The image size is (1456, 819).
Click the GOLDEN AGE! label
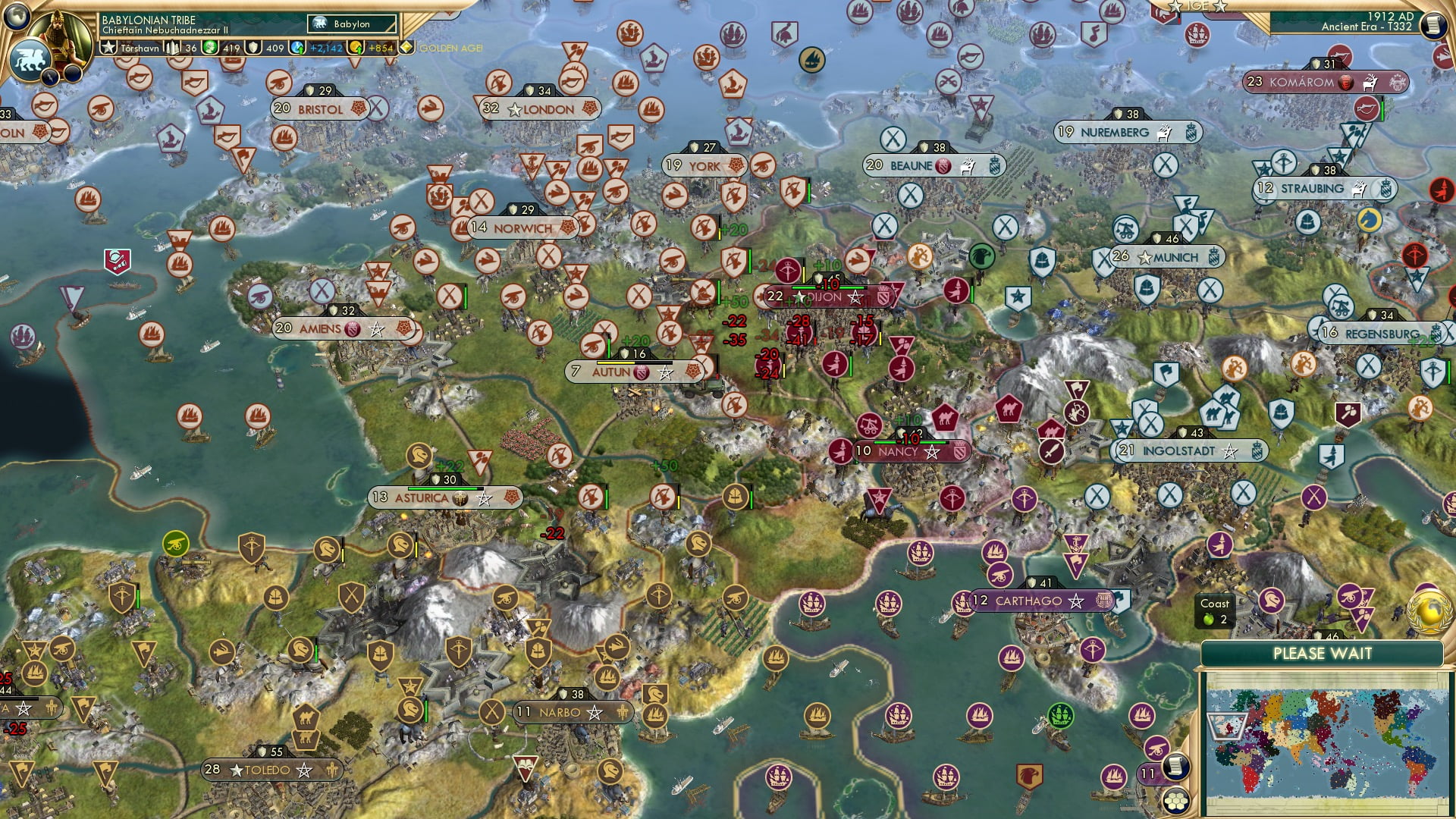click(450, 49)
